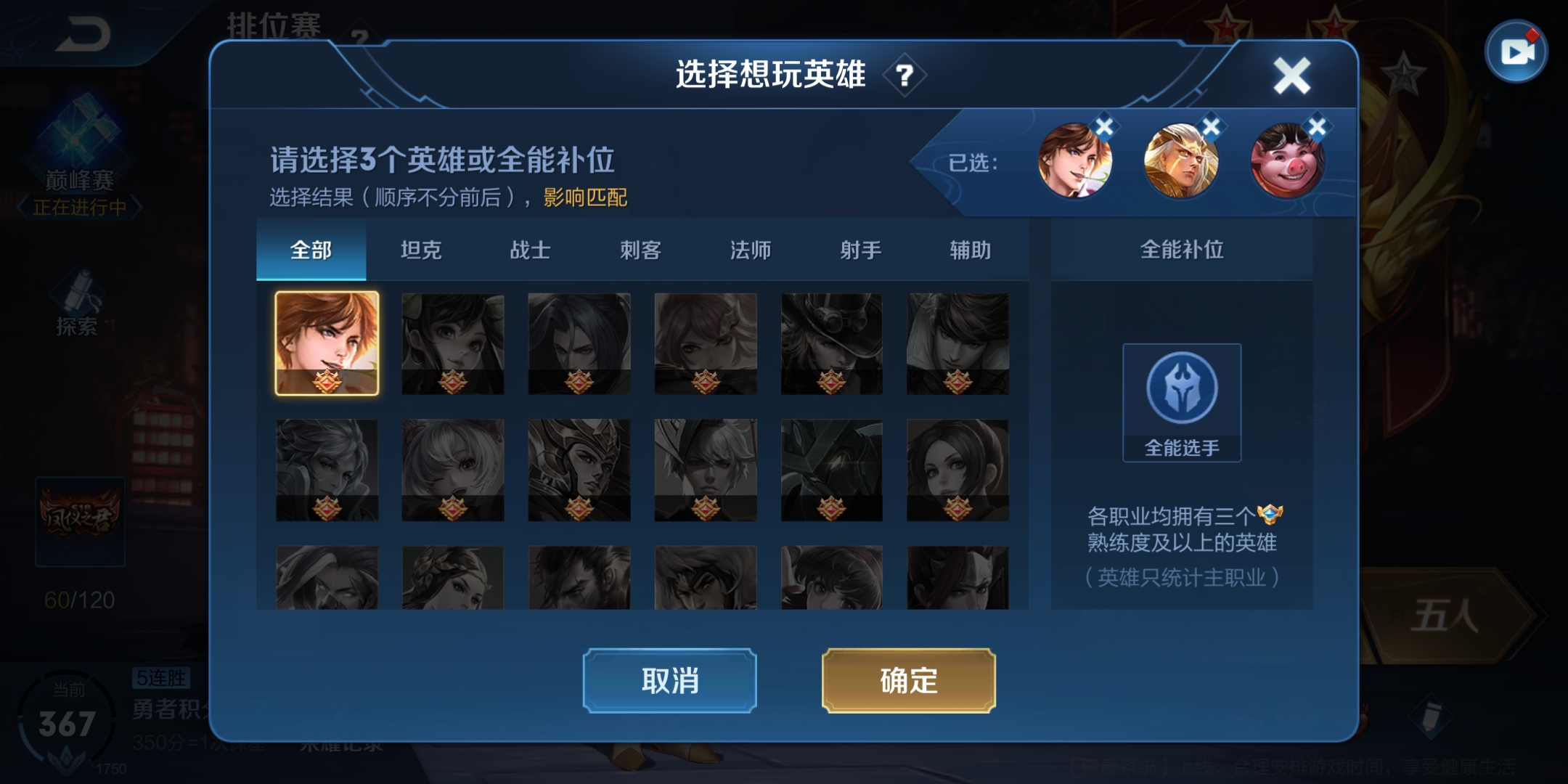Remove the first selected hero via its X toggle
1568x784 pixels.
tap(1103, 126)
